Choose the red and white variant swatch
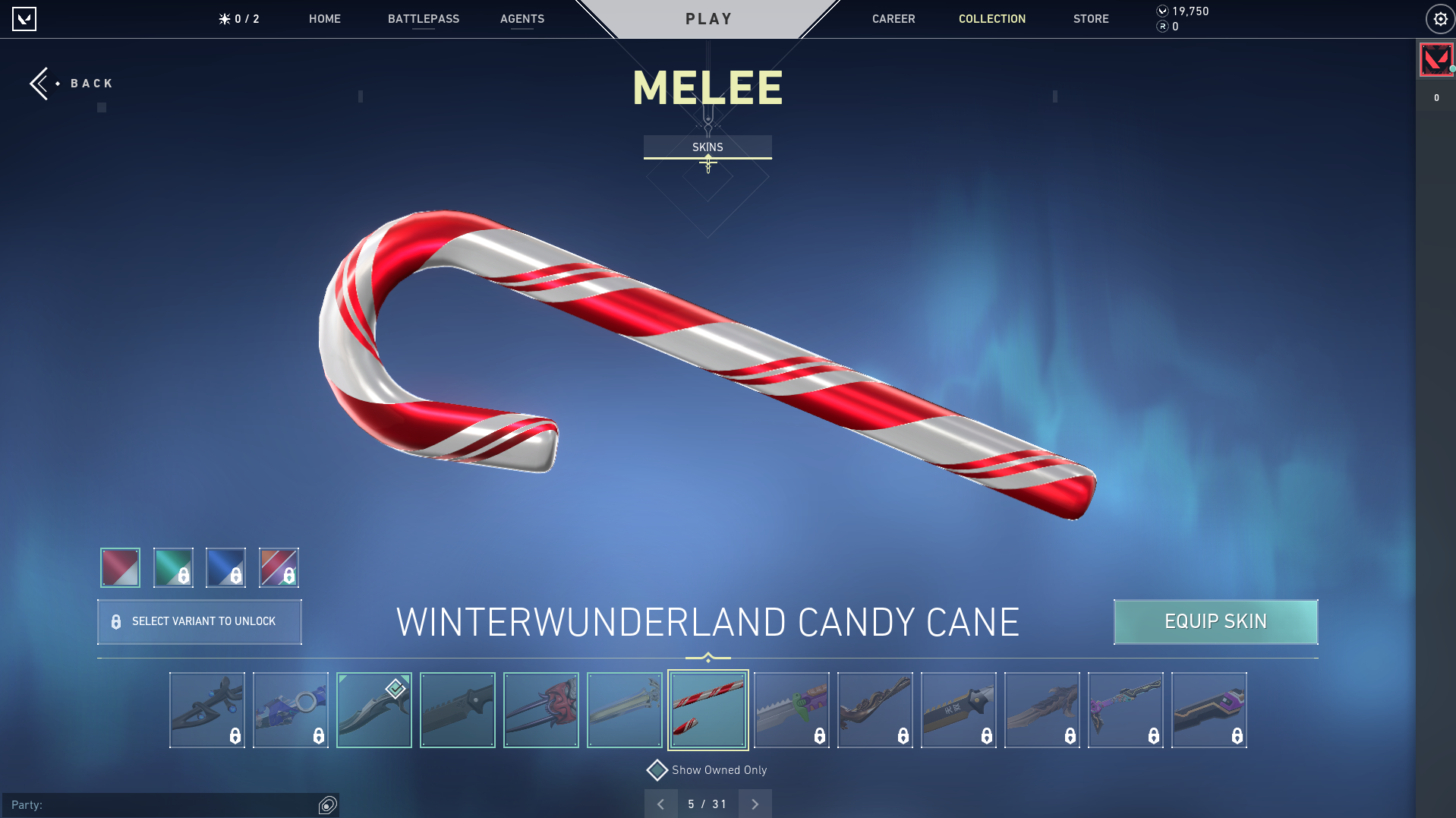The width and height of the screenshot is (1456, 818). pos(120,567)
